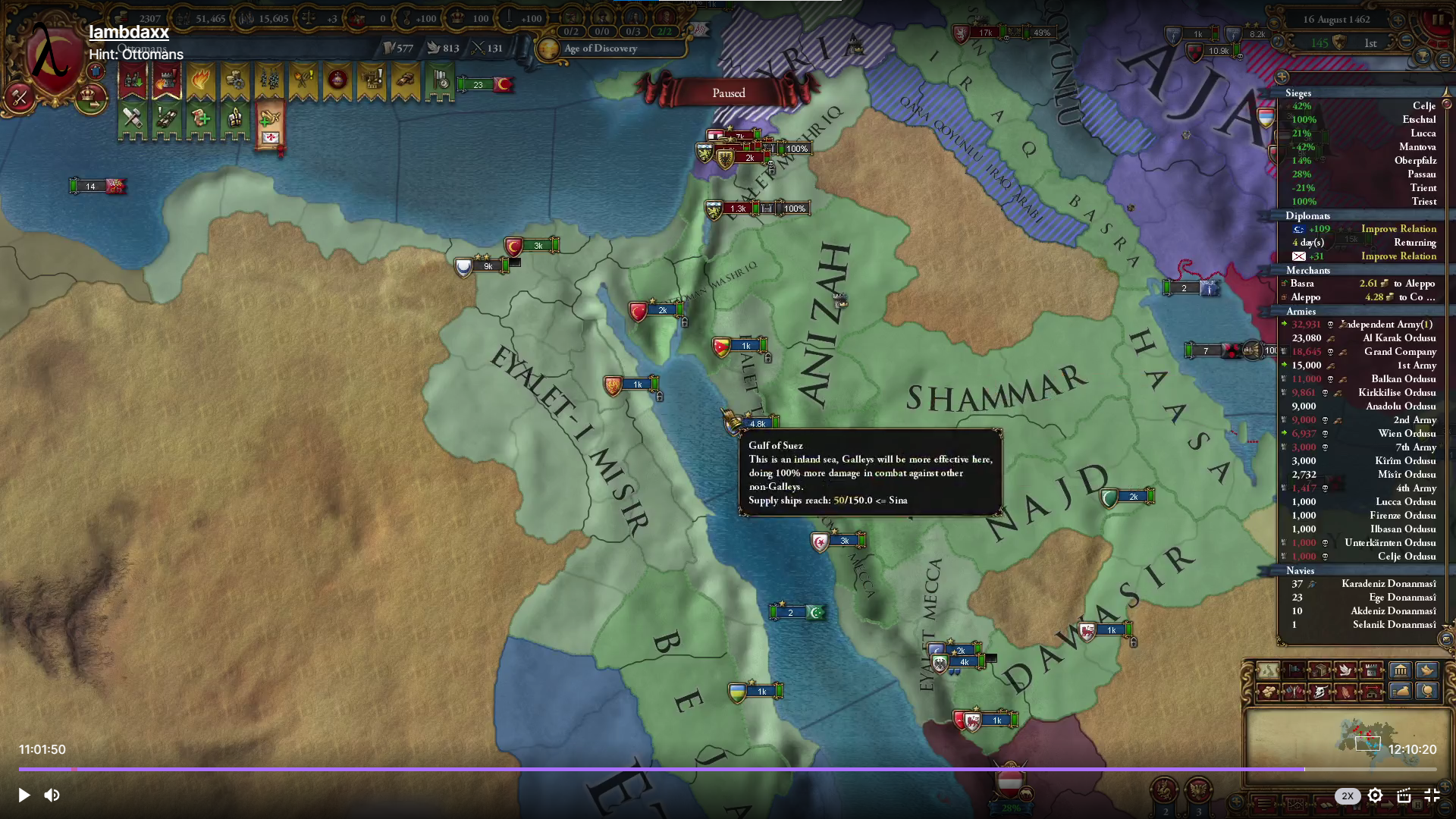Image resolution: width=1456 pixels, height=819 pixels.
Task: Play the video
Action: pyautogui.click(x=24, y=795)
